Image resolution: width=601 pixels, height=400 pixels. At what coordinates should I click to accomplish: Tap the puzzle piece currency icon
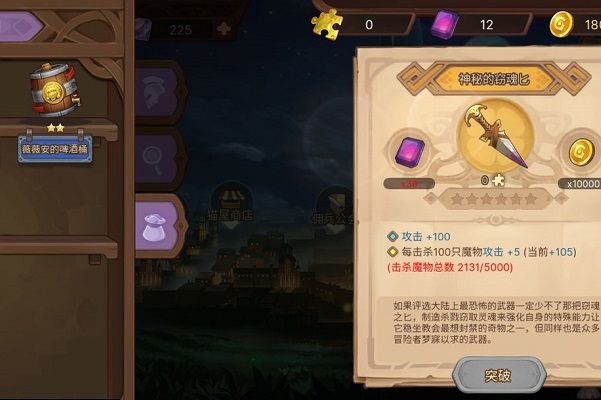[327, 23]
